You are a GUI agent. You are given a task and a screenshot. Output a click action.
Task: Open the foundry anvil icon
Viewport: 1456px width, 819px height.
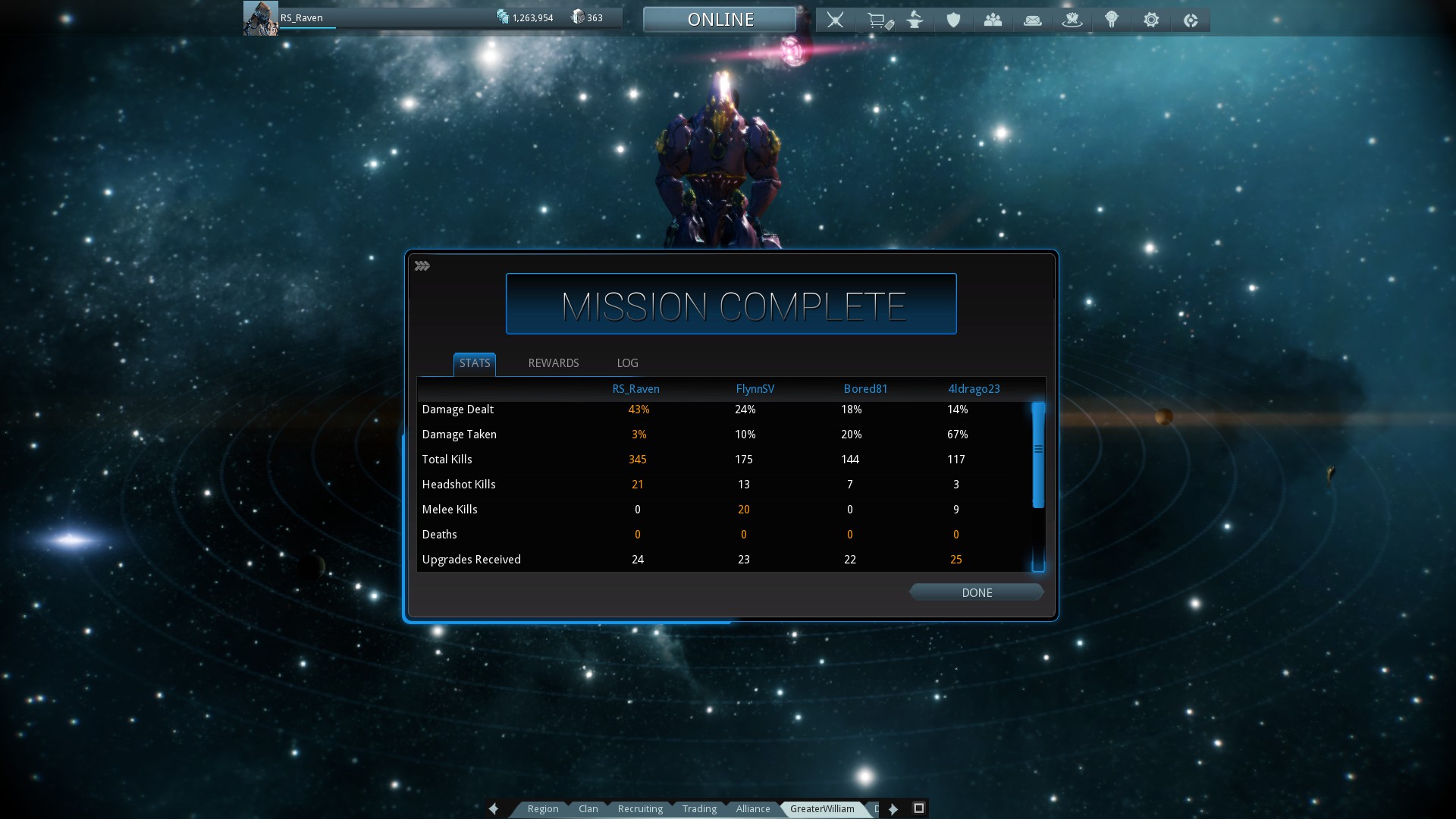click(x=915, y=20)
